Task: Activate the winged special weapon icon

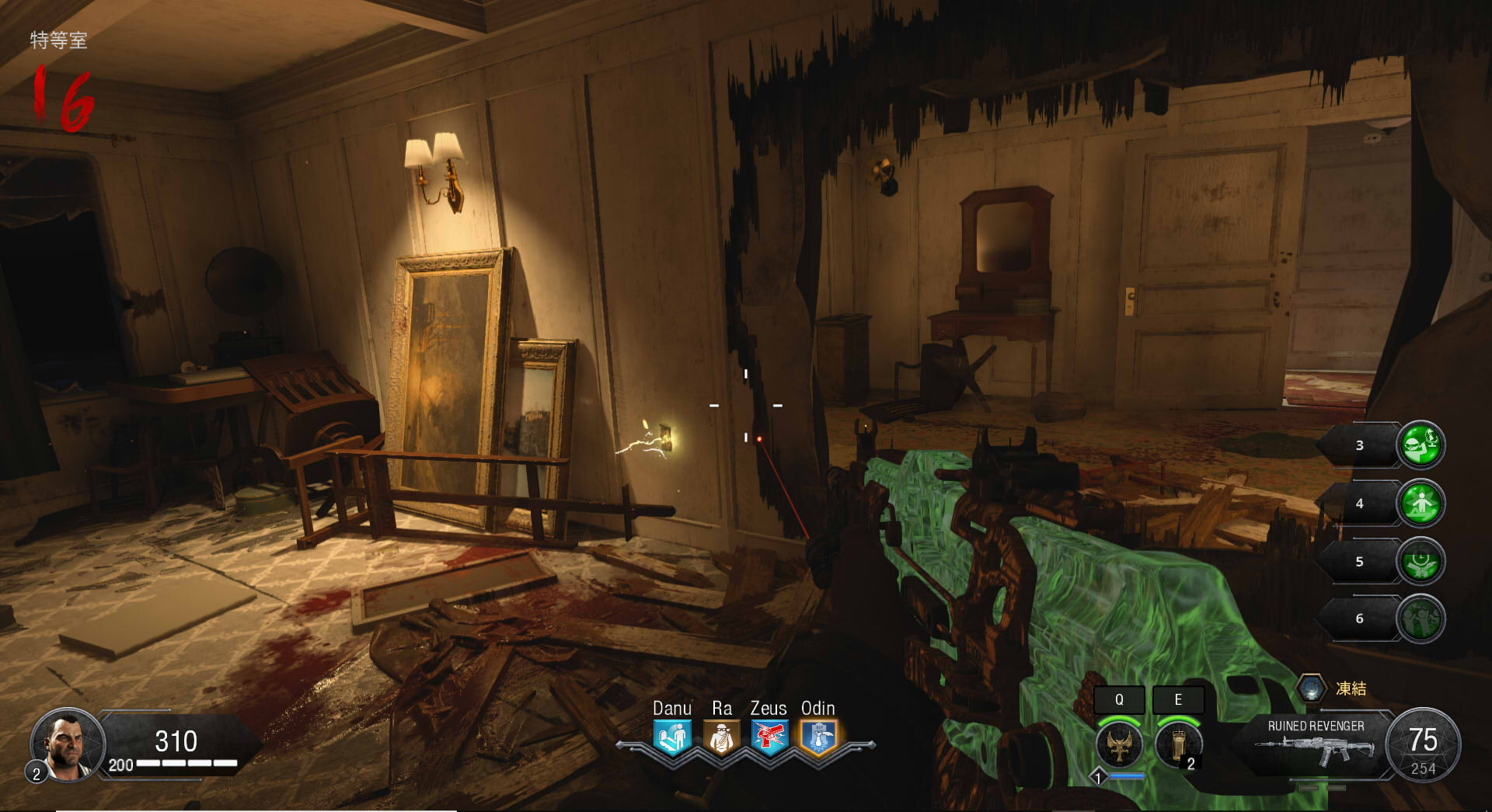Action: 1119,744
